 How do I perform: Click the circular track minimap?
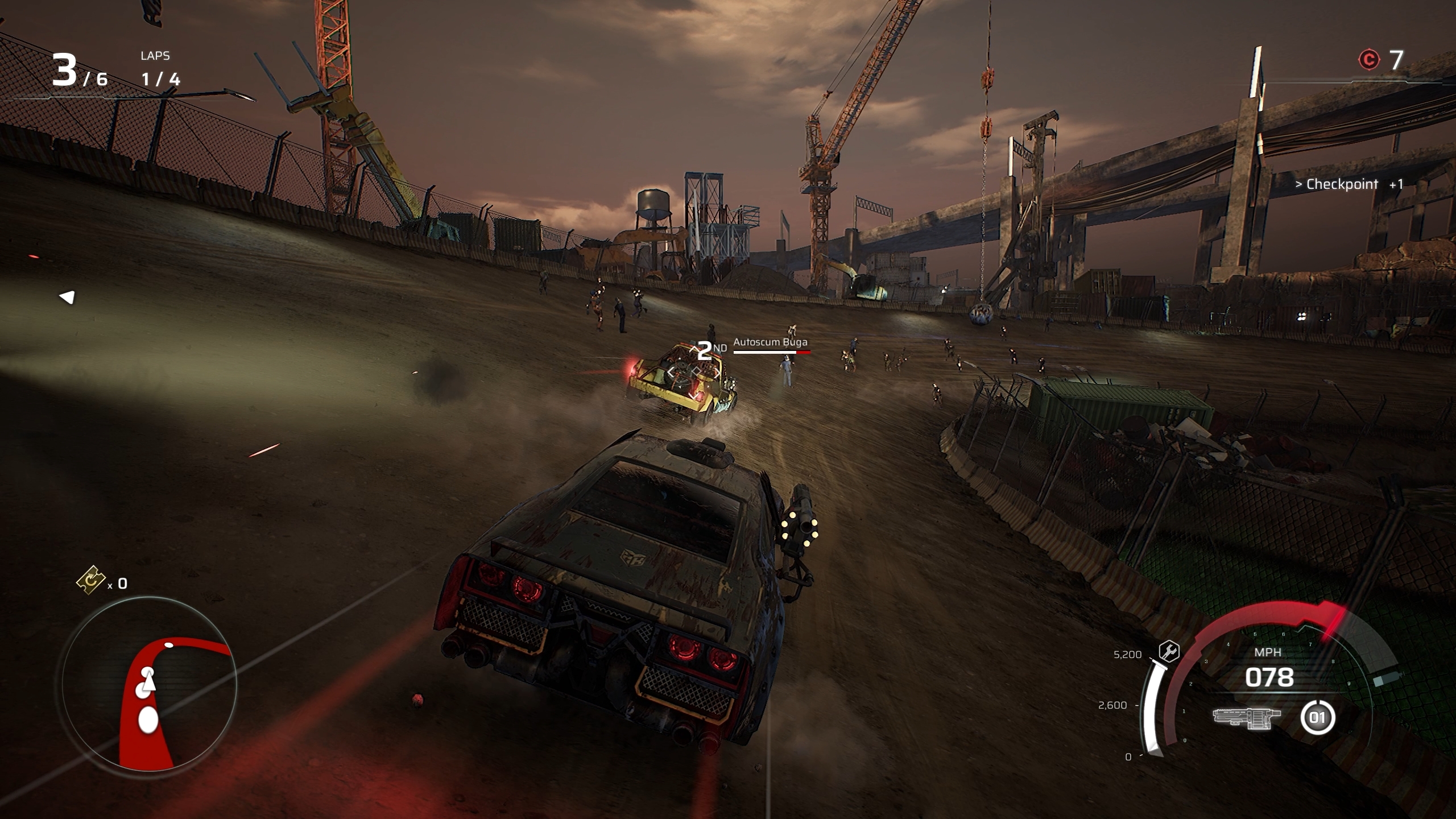149,684
